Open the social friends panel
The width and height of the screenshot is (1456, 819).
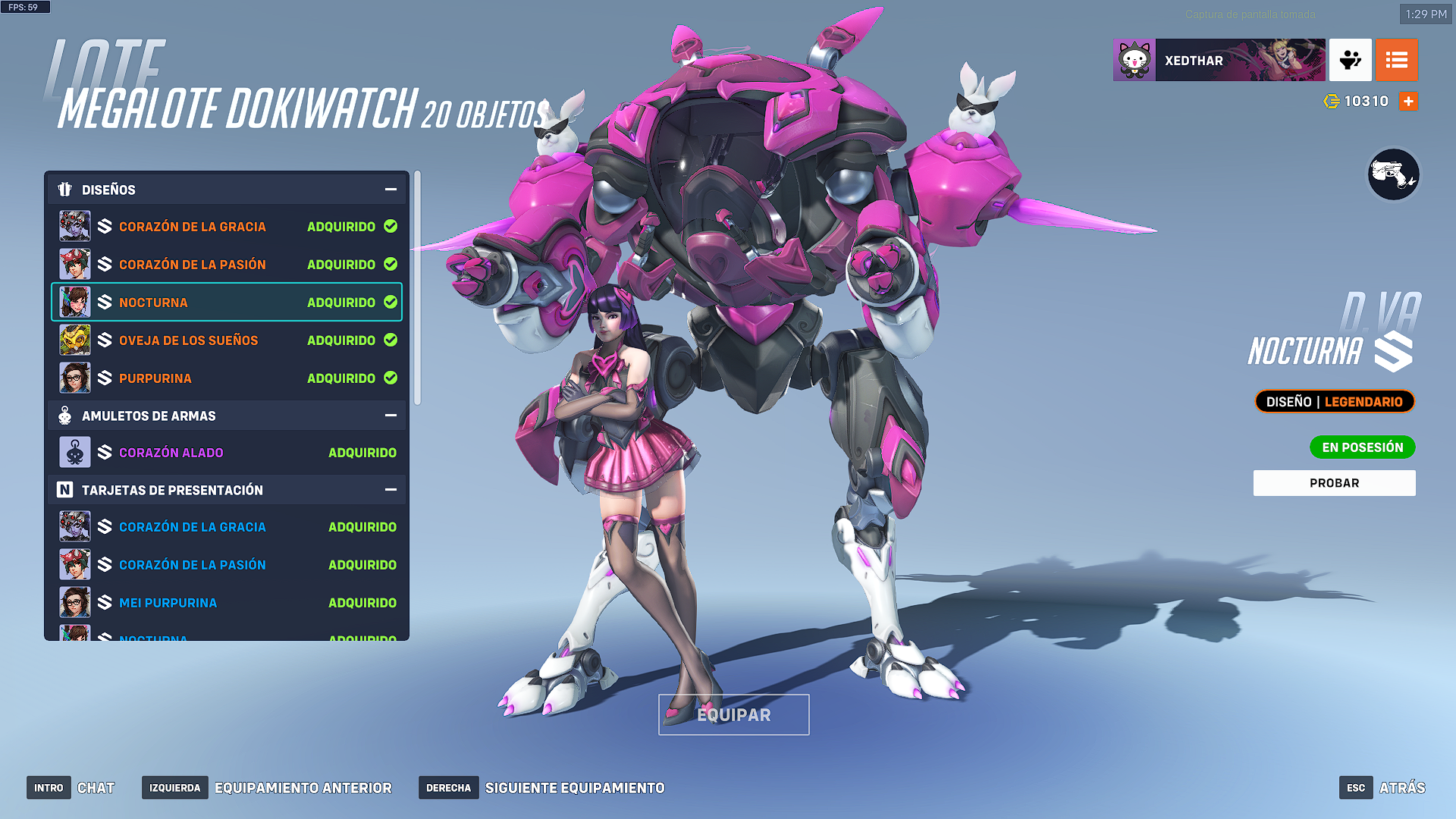pyautogui.click(x=1350, y=61)
